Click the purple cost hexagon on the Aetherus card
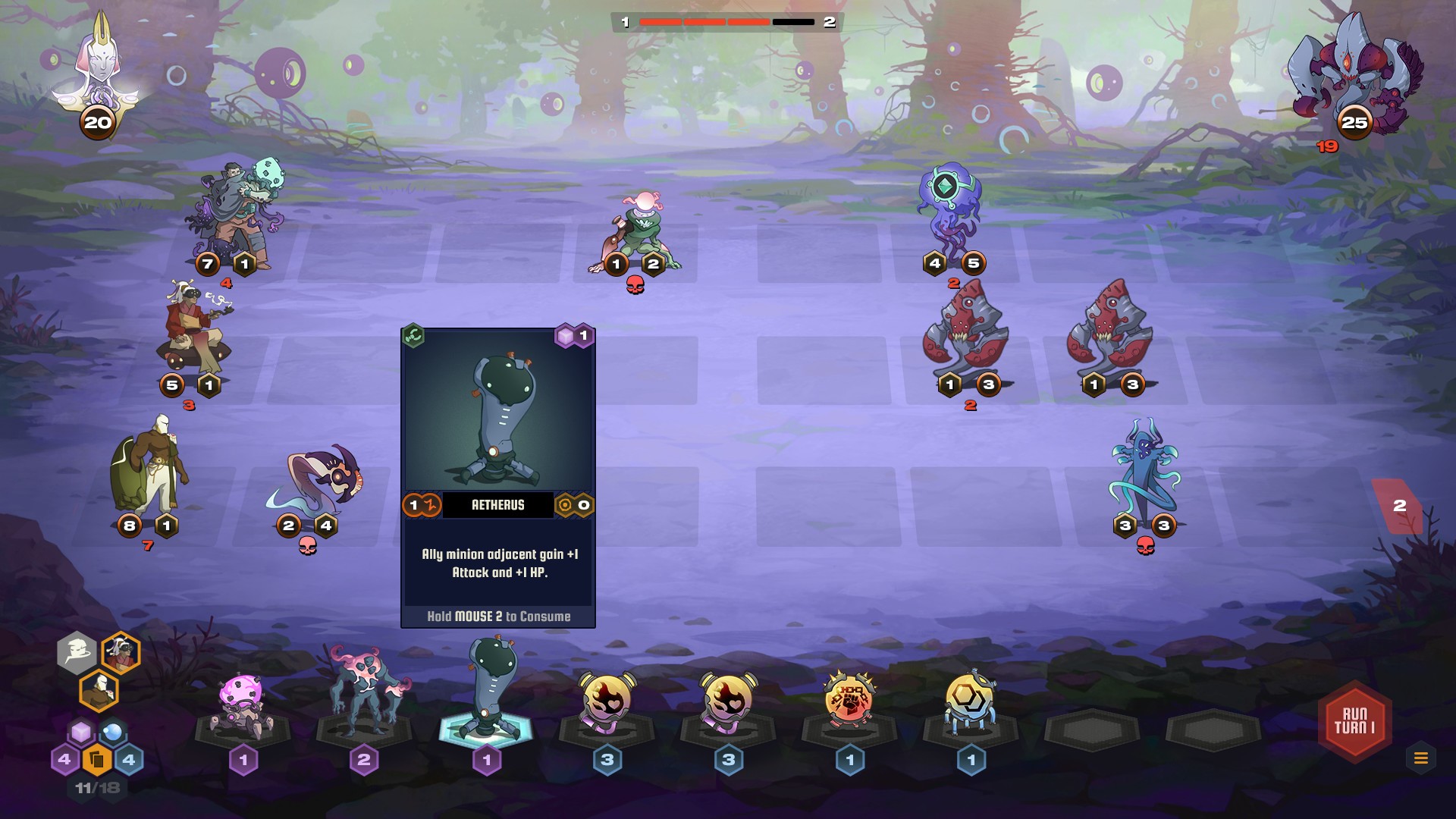This screenshot has height=819, width=1456. (x=578, y=334)
